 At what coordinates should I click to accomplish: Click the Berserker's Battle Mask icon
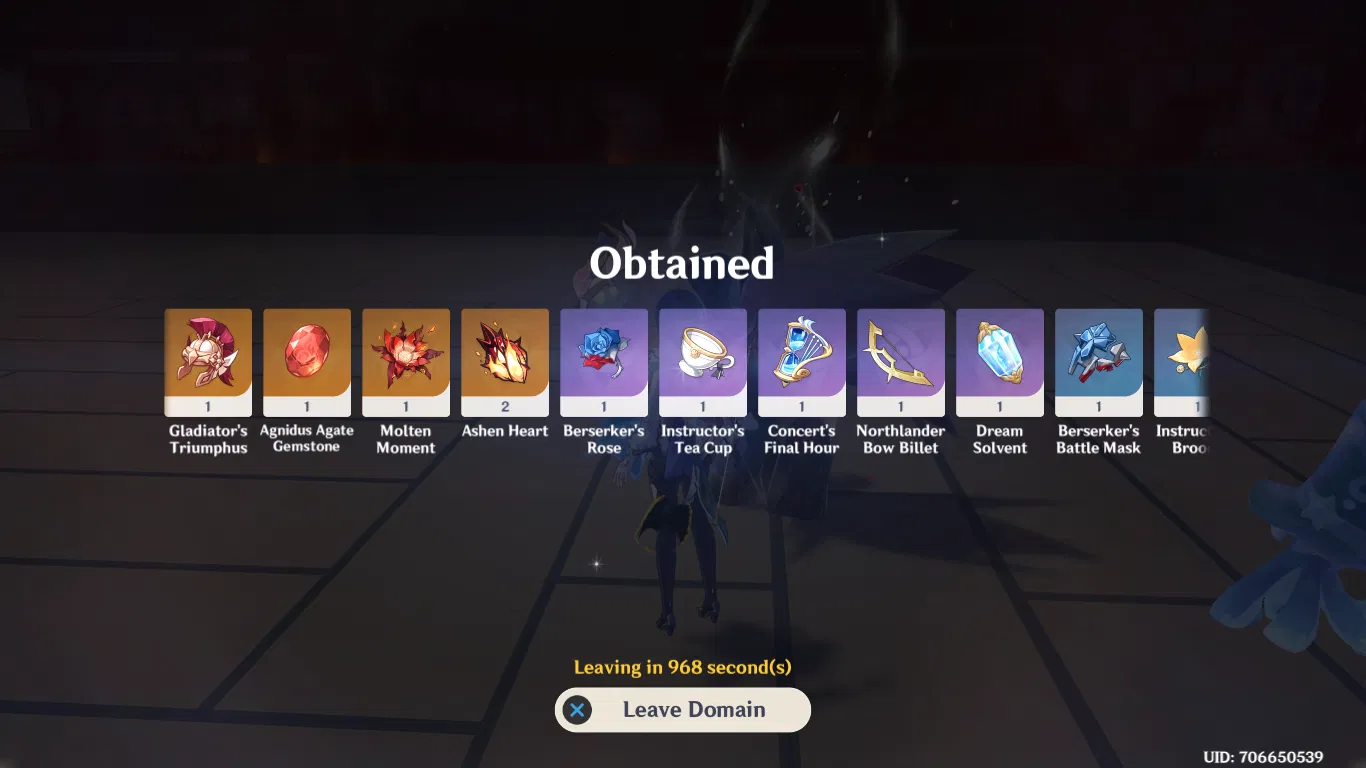[x=1099, y=360]
